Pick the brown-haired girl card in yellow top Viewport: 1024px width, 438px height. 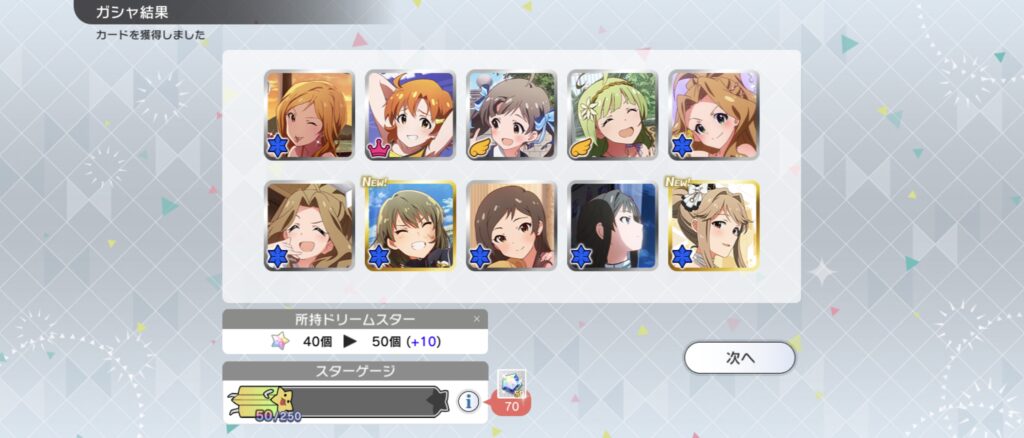coord(511,225)
